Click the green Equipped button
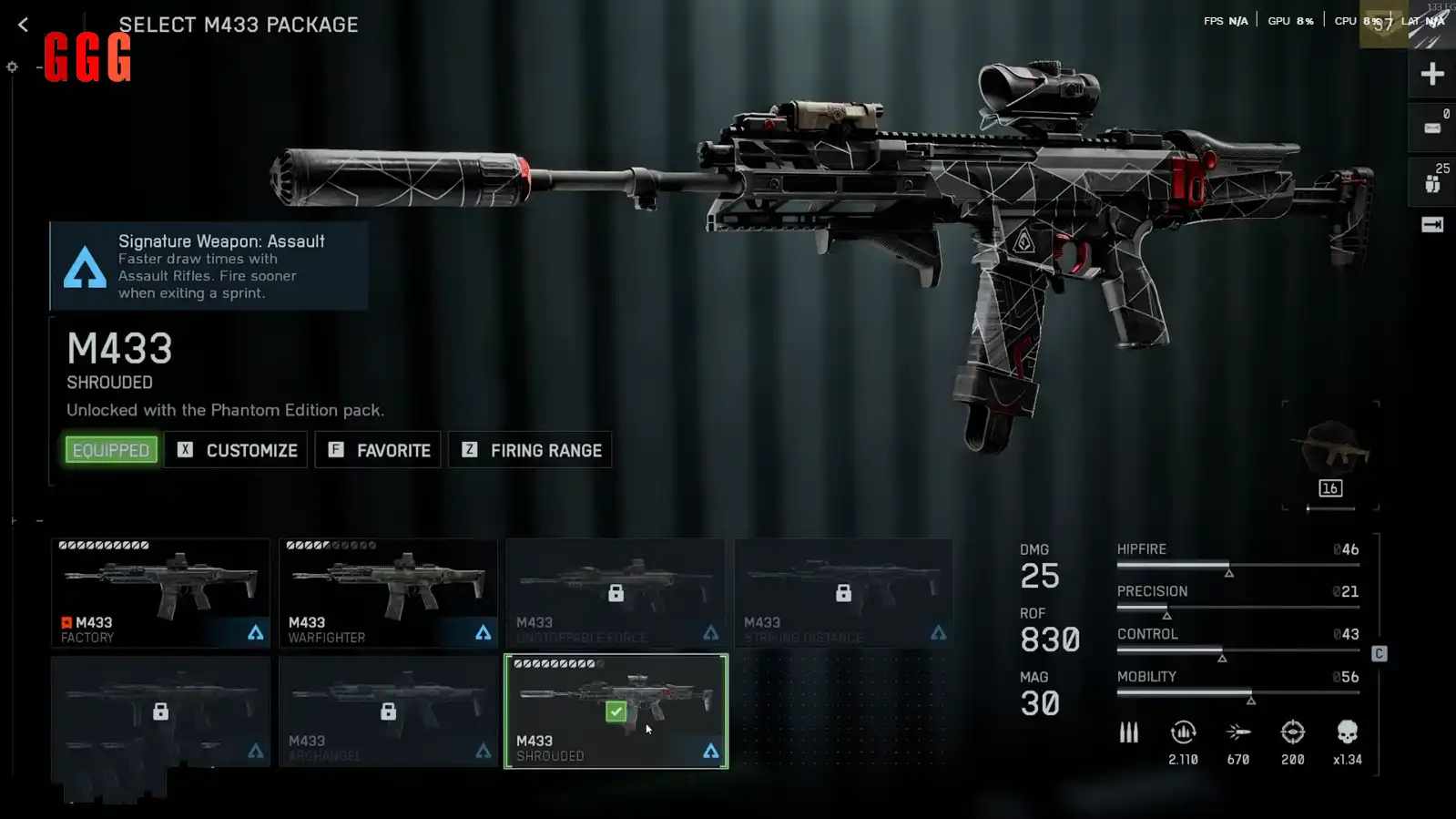Image resolution: width=1456 pixels, height=819 pixels. coord(111,450)
